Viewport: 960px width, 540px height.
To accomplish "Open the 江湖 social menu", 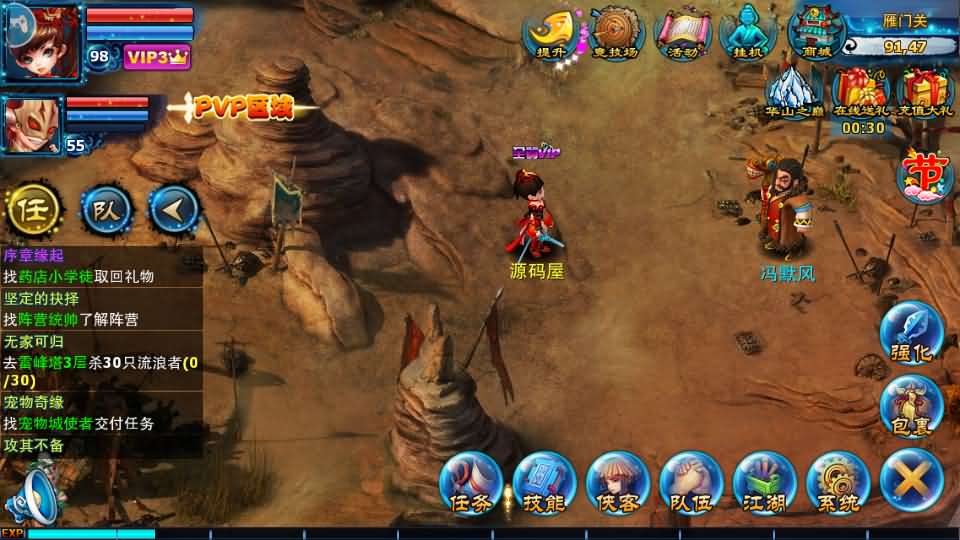I will pos(764,483).
